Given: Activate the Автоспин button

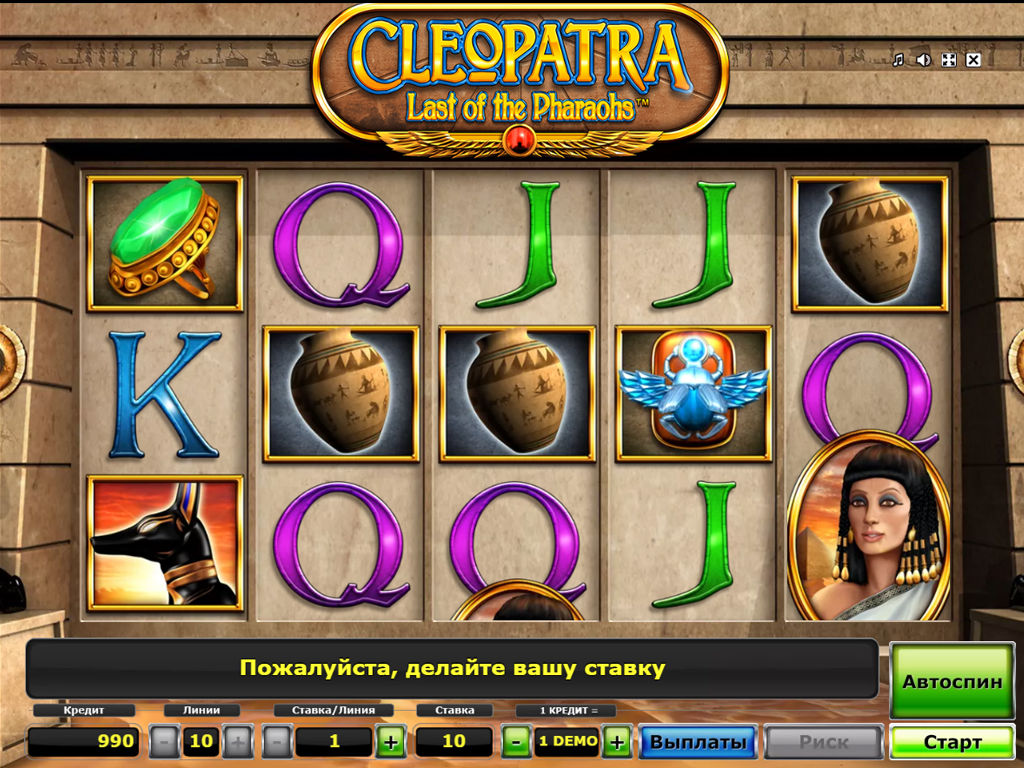Looking at the screenshot, I should click(x=951, y=682).
